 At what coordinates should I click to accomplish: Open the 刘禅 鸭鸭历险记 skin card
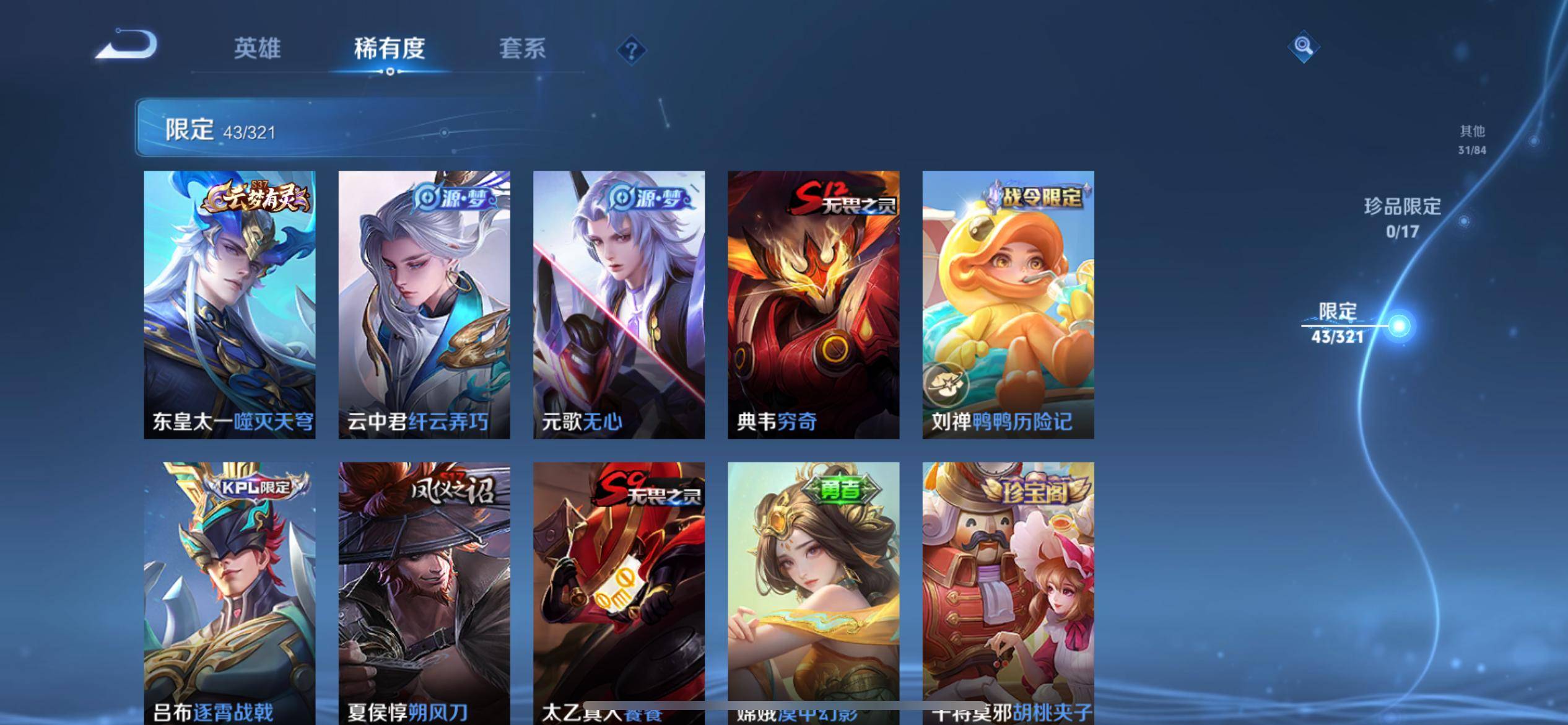tap(1008, 304)
